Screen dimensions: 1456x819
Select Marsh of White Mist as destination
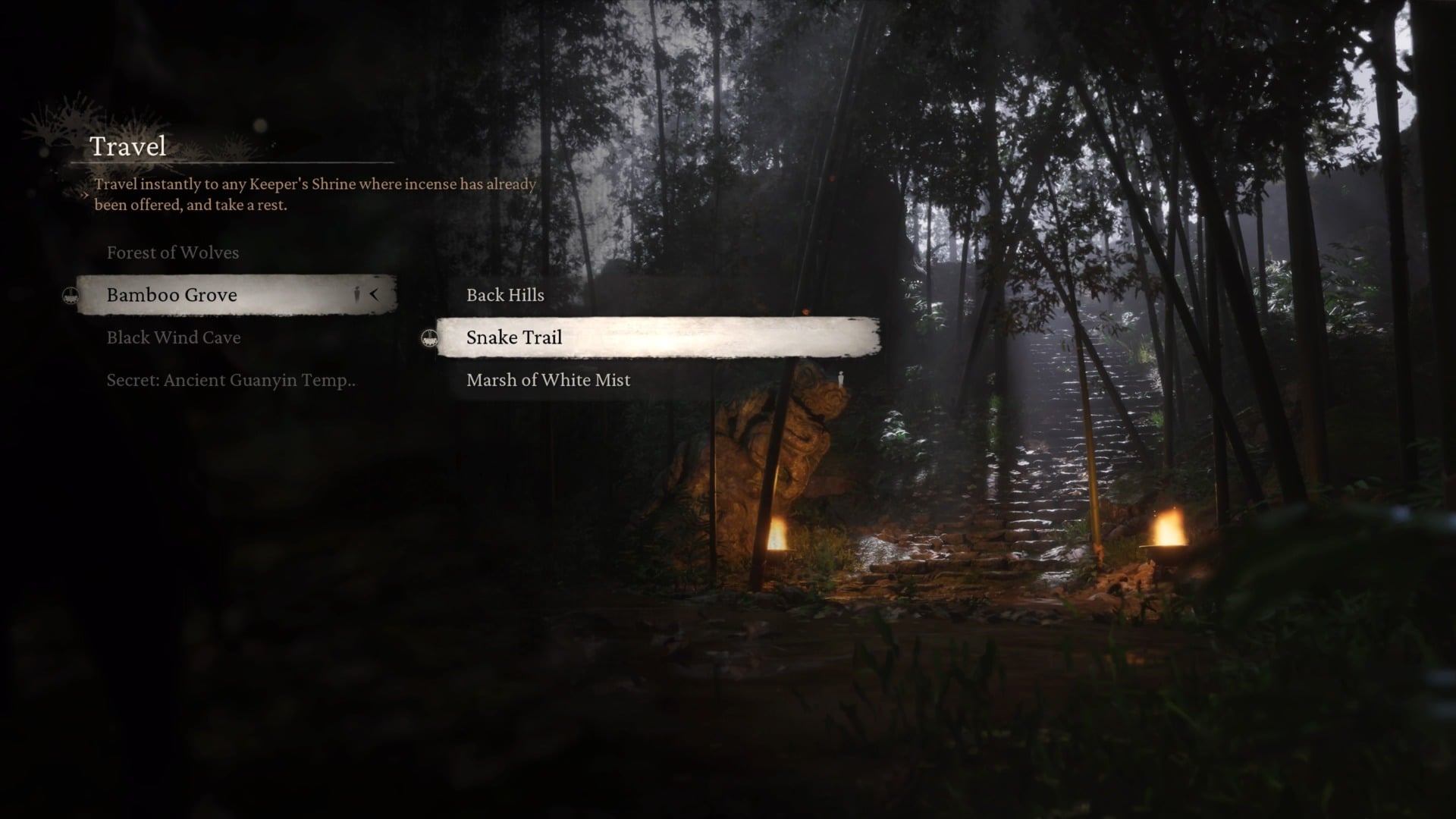tap(548, 380)
